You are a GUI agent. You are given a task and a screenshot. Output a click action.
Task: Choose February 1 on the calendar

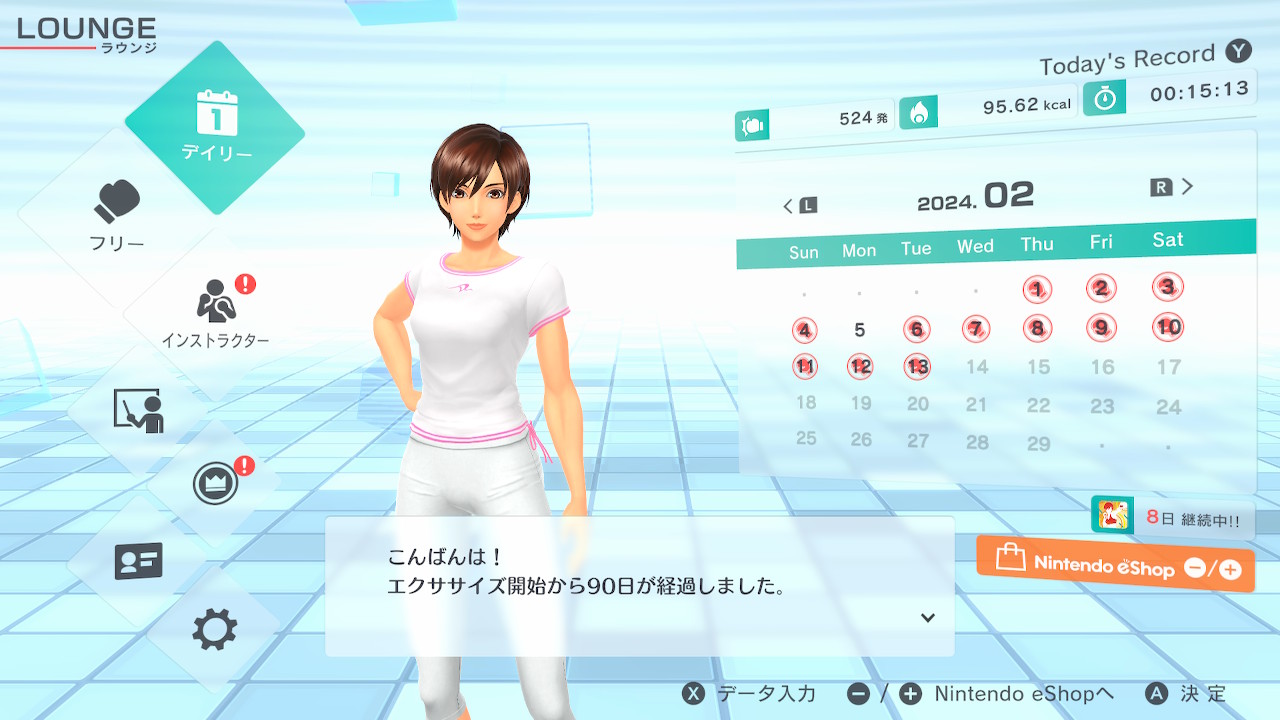[x=1038, y=291]
